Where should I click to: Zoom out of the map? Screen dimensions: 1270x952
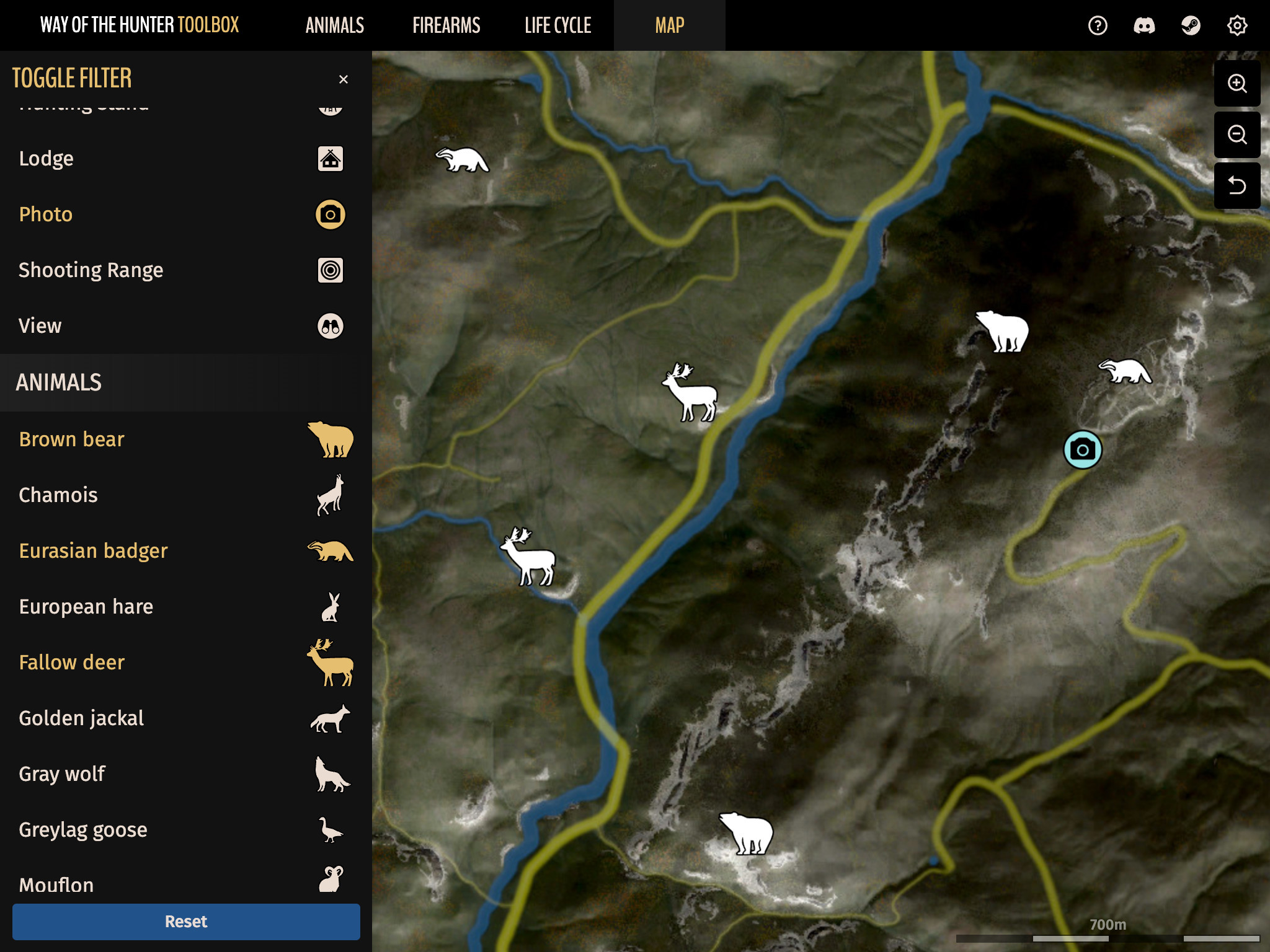coord(1237,134)
